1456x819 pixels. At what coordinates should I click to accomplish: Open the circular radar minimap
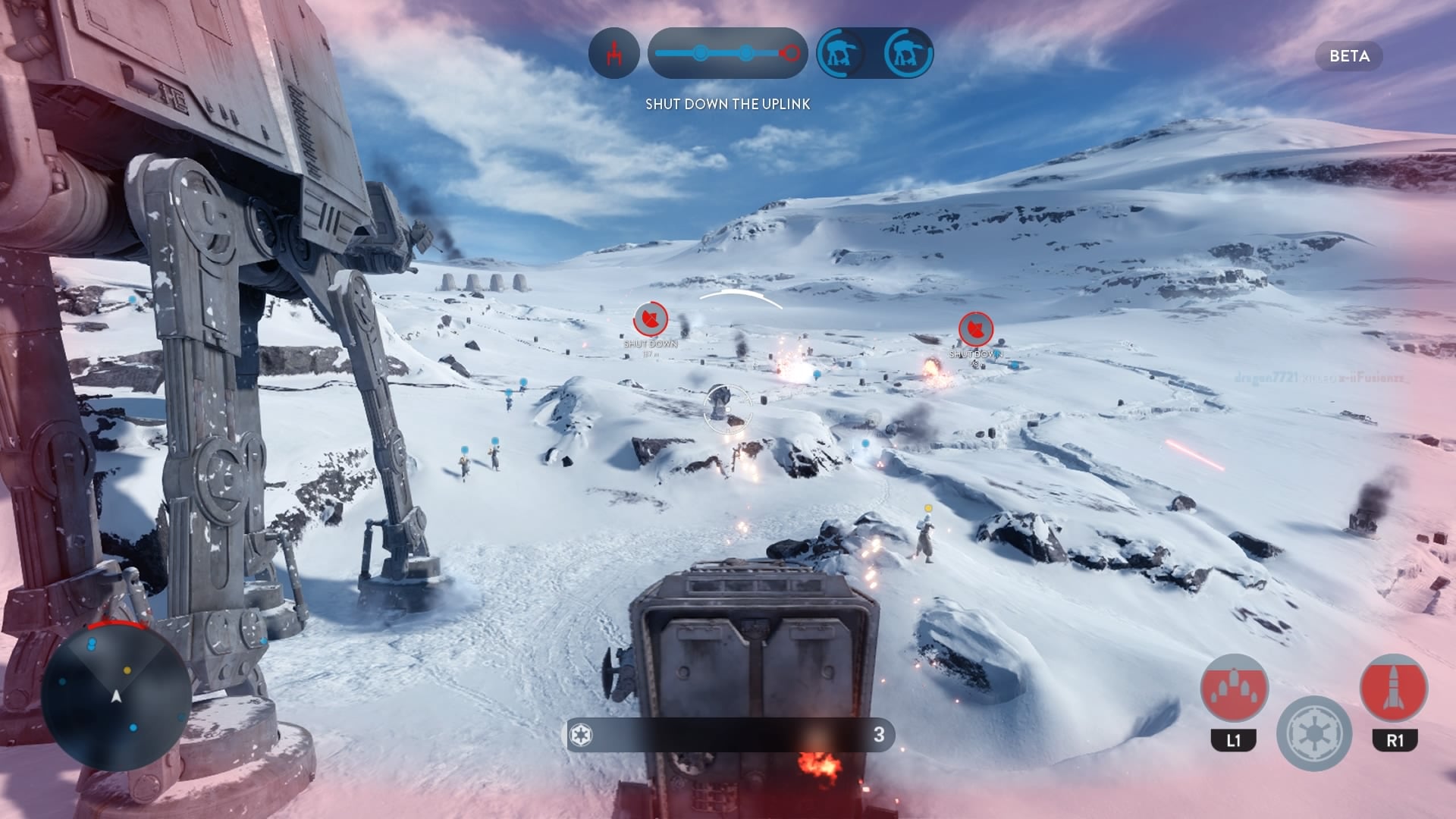pos(116,695)
